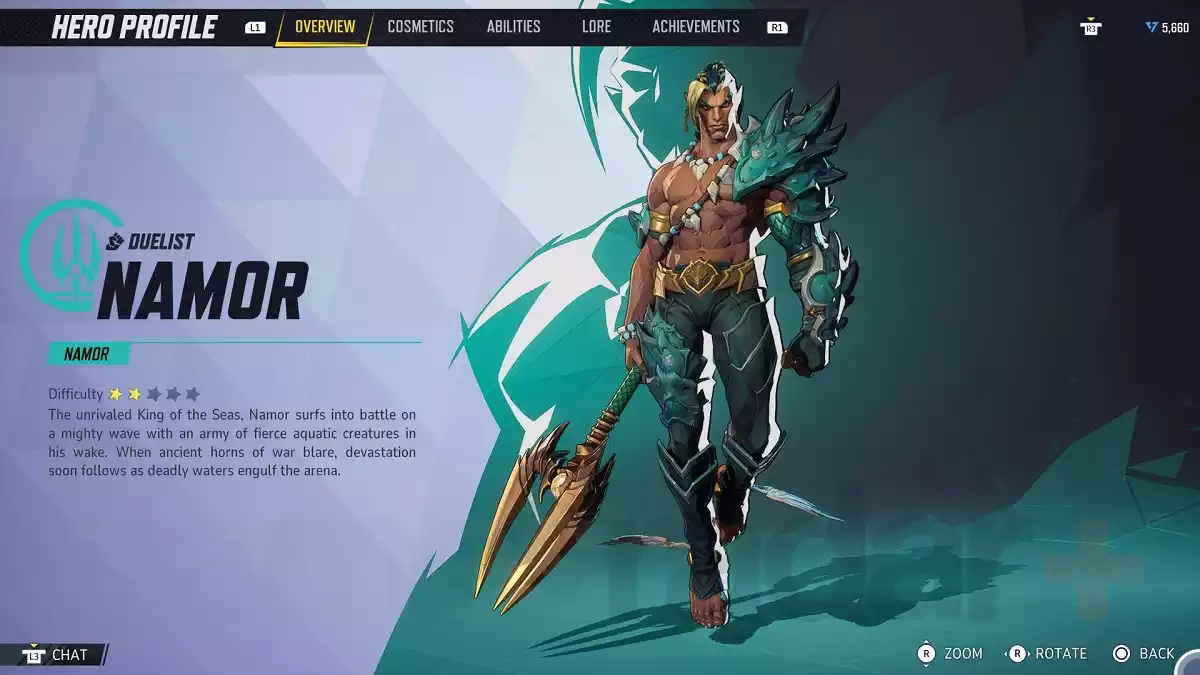Open the Cosmetics tab
Viewport: 1200px width, 675px height.
(420, 27)
